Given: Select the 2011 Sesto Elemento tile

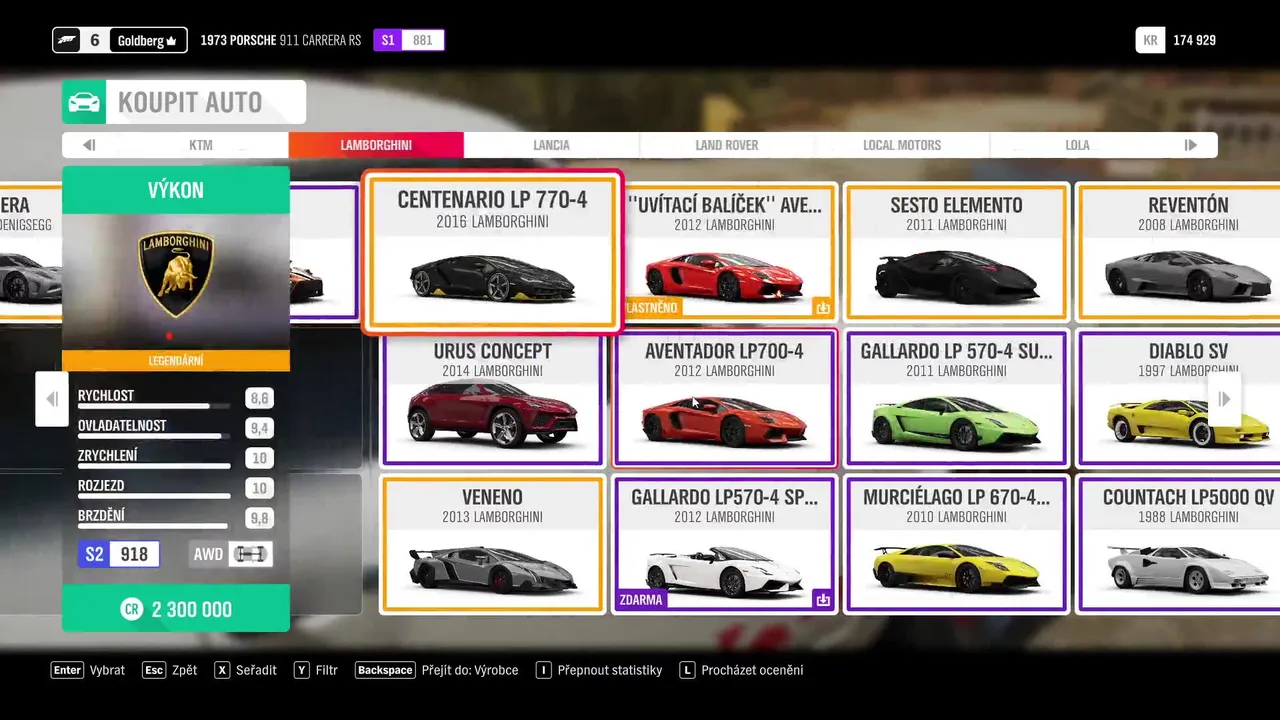Looking at the screenshot, I should (956, 252).
